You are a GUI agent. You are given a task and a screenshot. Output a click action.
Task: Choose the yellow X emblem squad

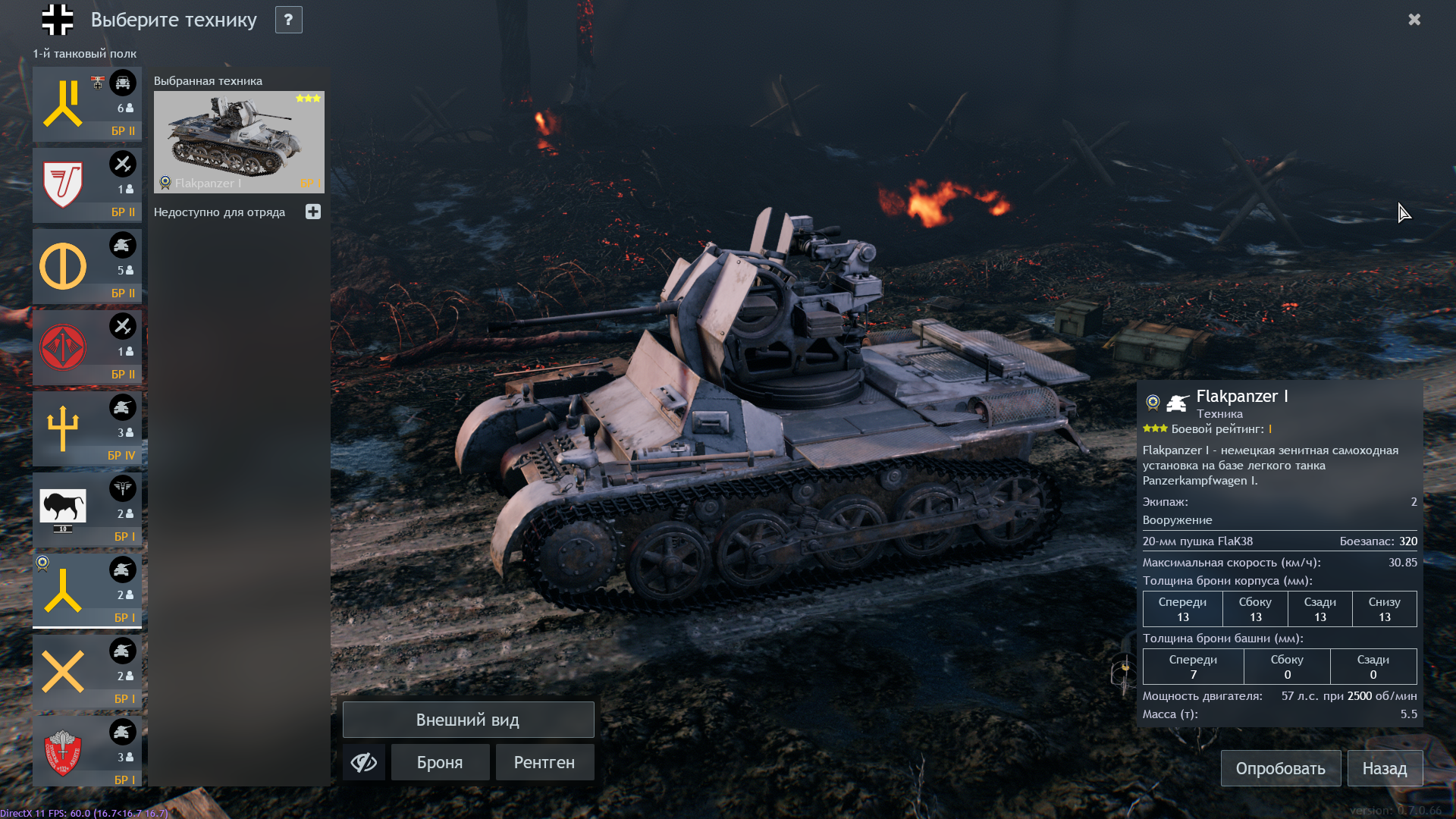pos(86,672)
